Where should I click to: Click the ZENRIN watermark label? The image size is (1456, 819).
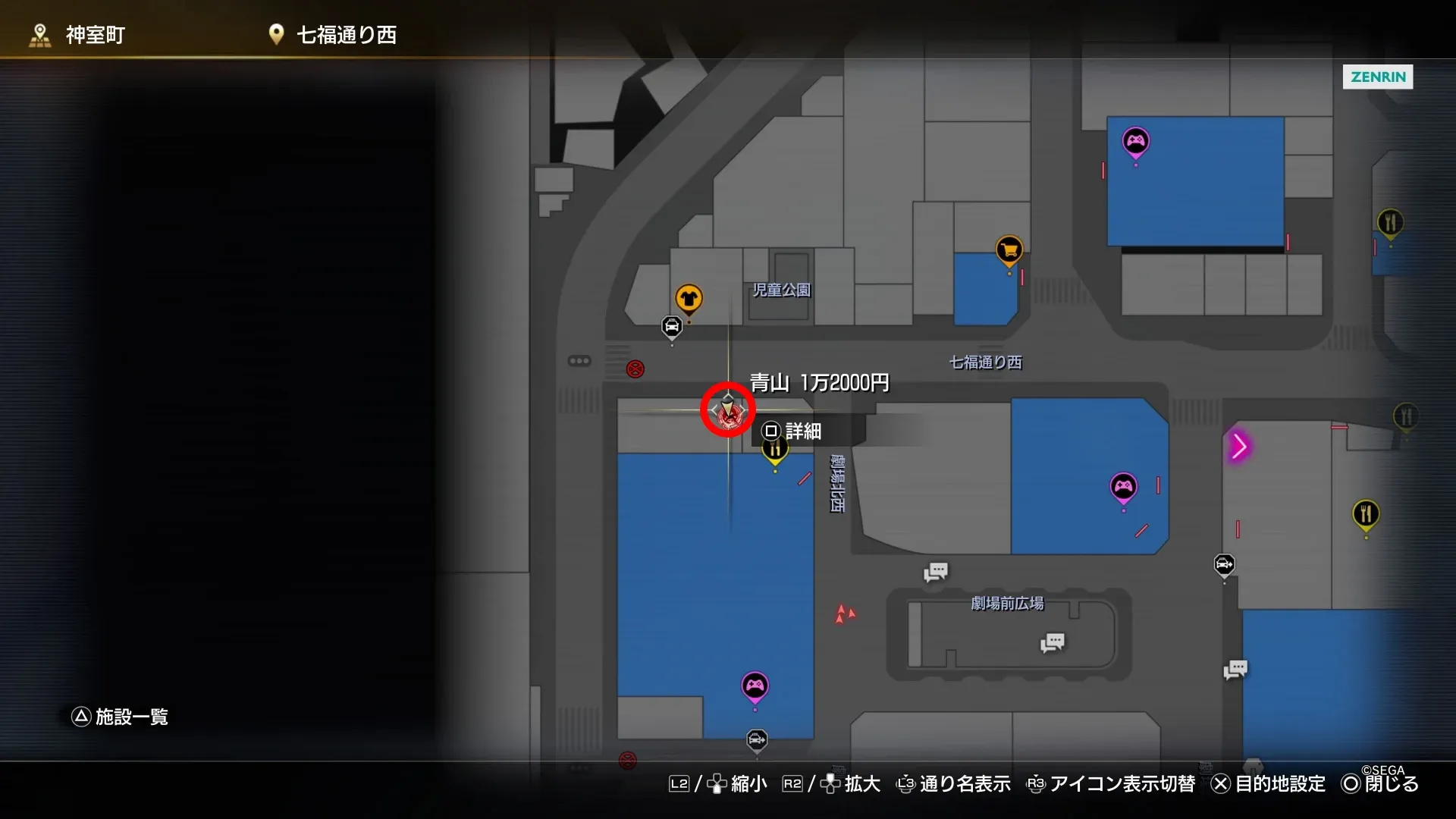[x=1377, y=77]
